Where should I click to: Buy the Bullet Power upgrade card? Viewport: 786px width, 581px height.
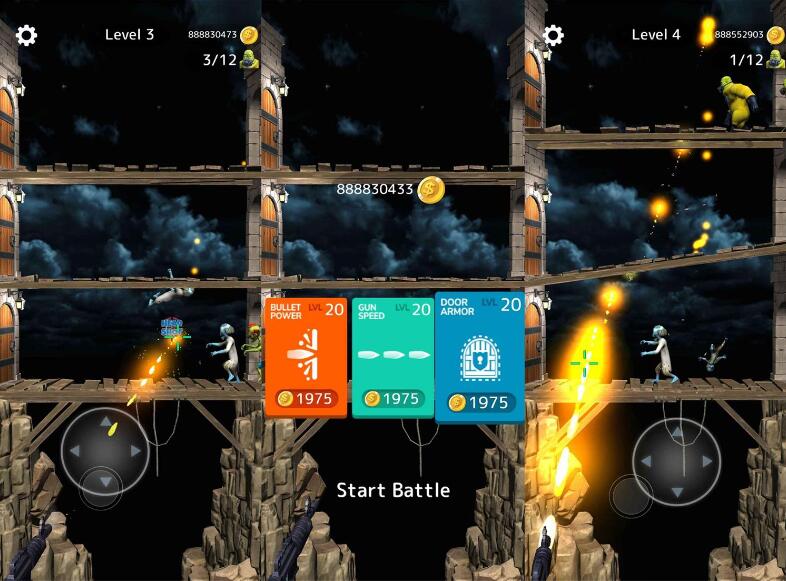click(x=307, y=357)
